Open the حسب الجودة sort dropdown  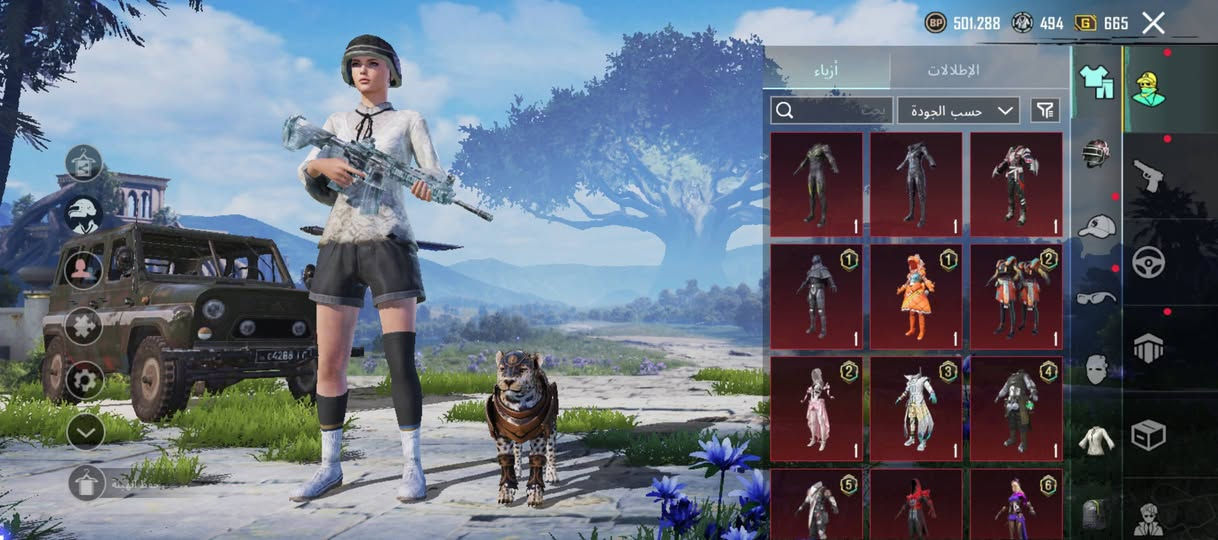pyautogui.click(x=958, y=110)
